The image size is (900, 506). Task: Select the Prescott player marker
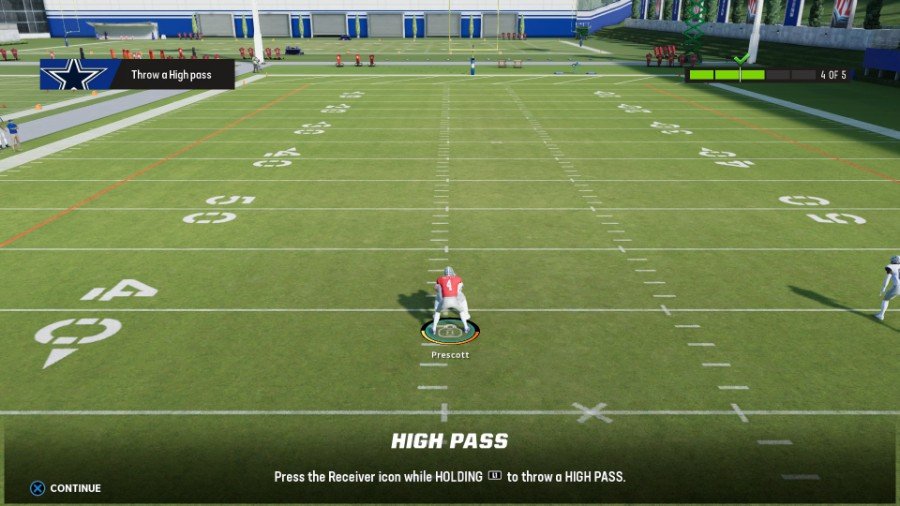(450, 331)
